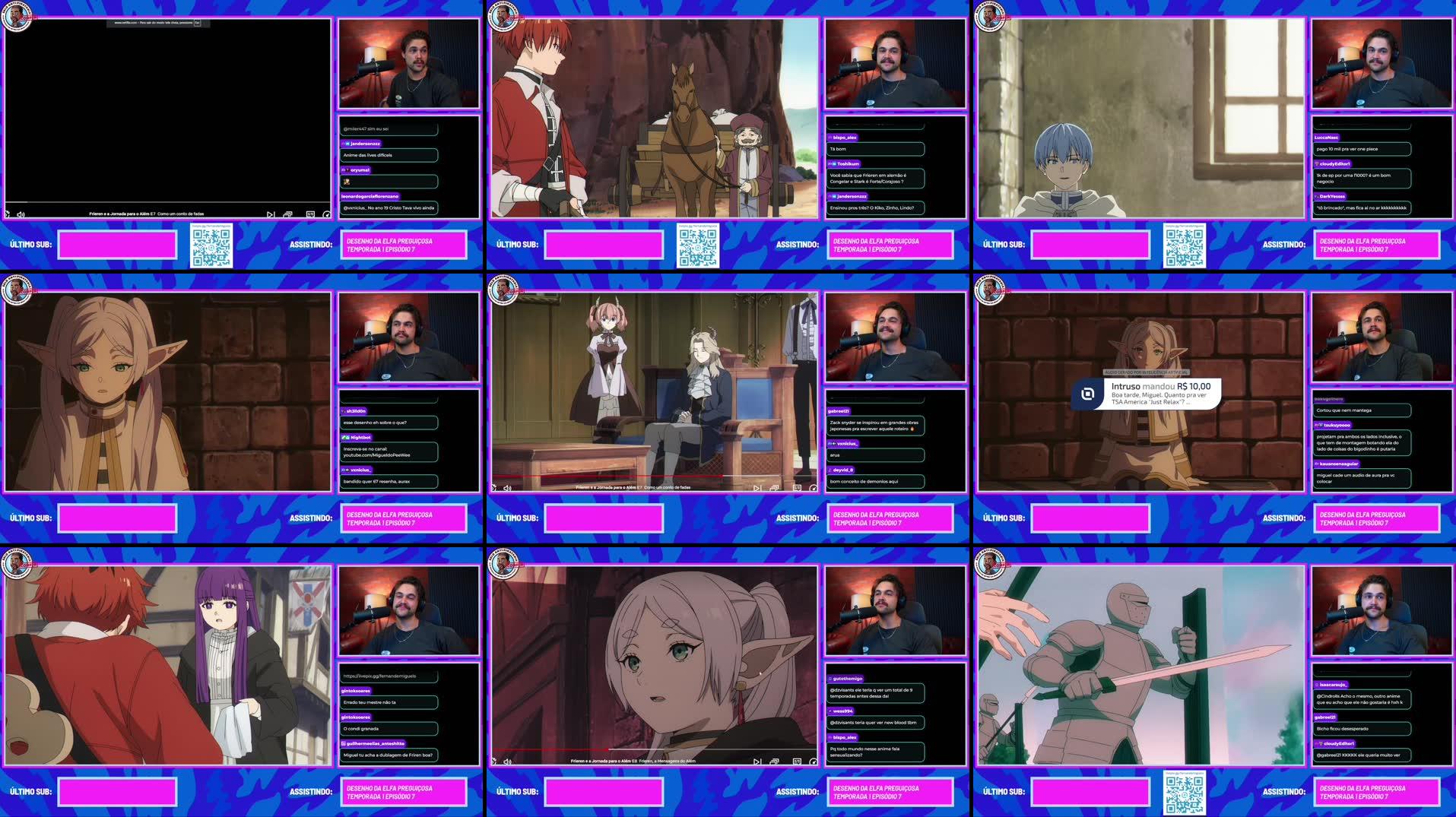
Task: Open the subtitle language menu in the top-middle player
Action: point(797,214)
